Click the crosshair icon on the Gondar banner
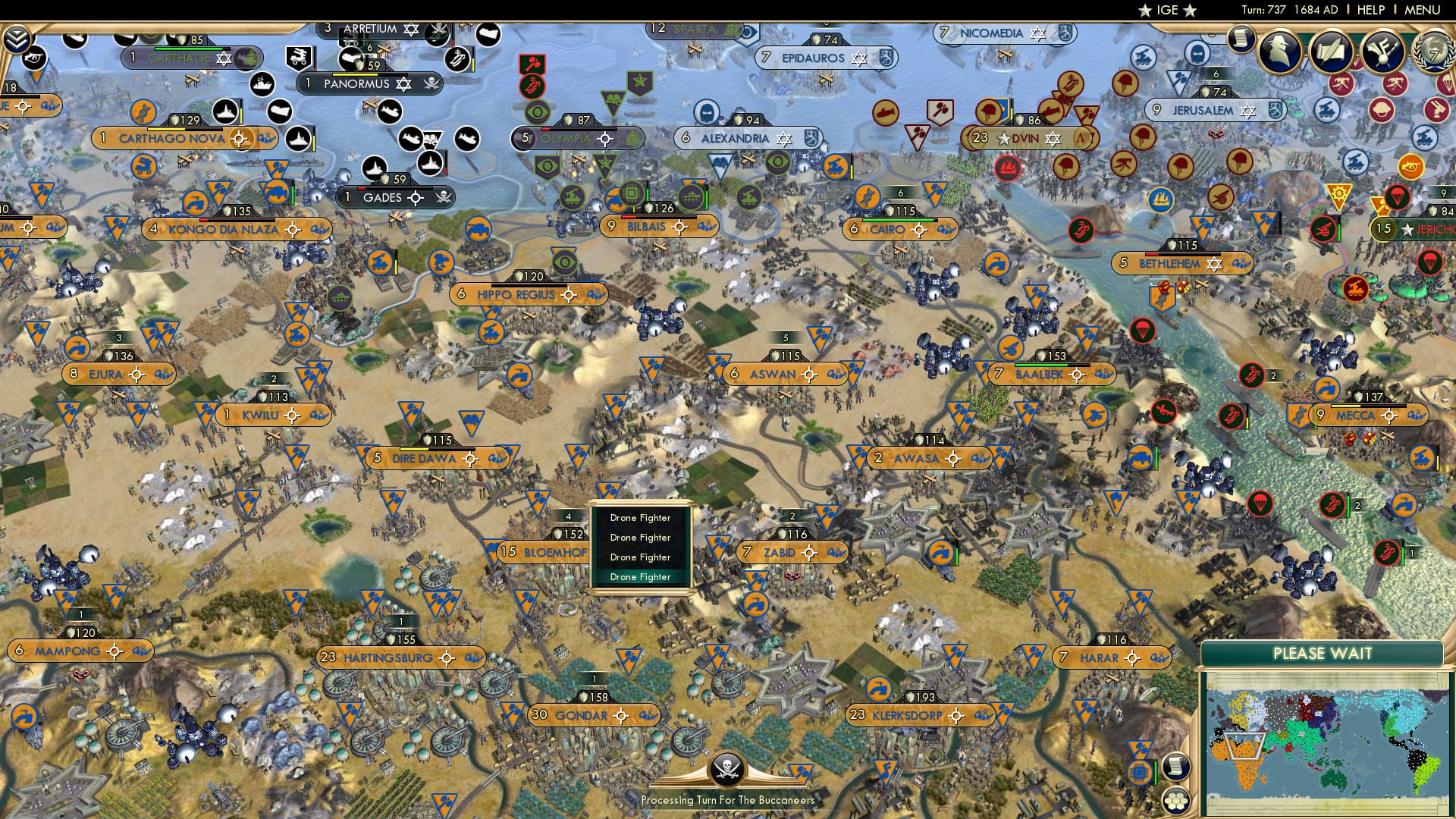Image resolution: width=1456 pixels, height=819 pixels. point(620,715)
